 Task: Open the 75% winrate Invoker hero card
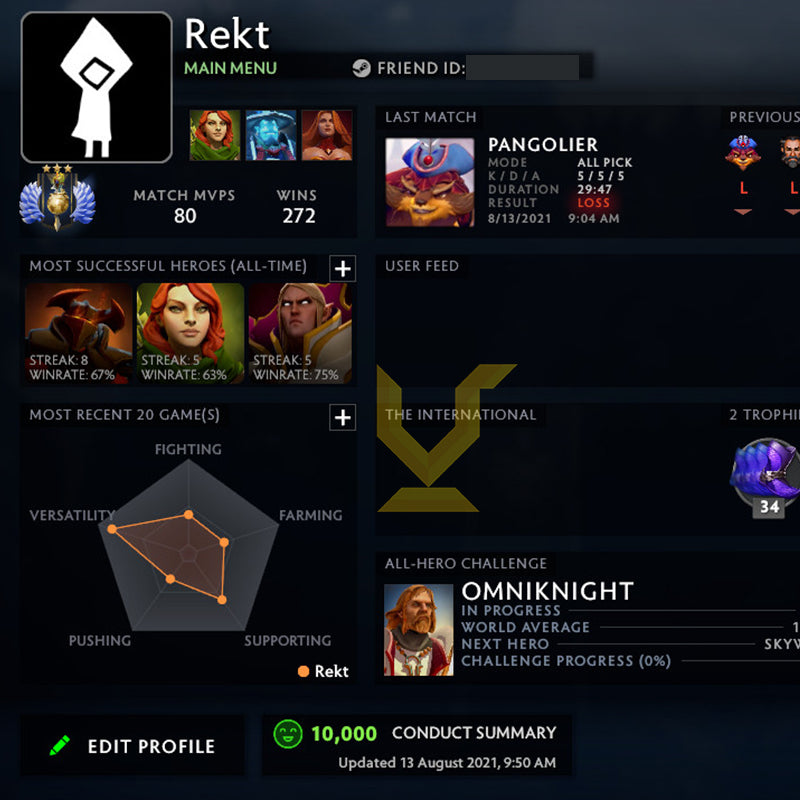300,334
